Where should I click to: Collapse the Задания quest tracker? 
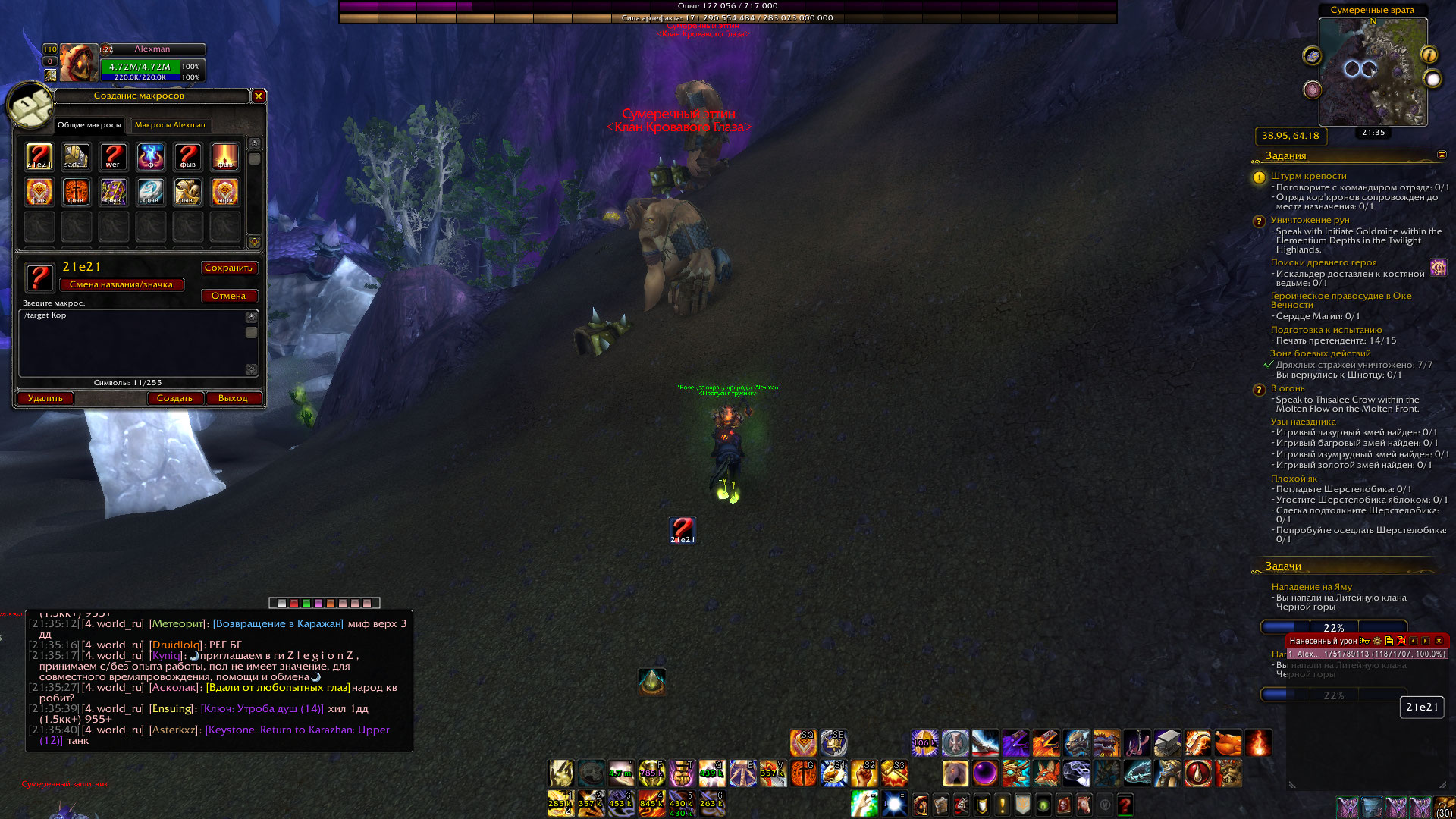[1442, 155]
